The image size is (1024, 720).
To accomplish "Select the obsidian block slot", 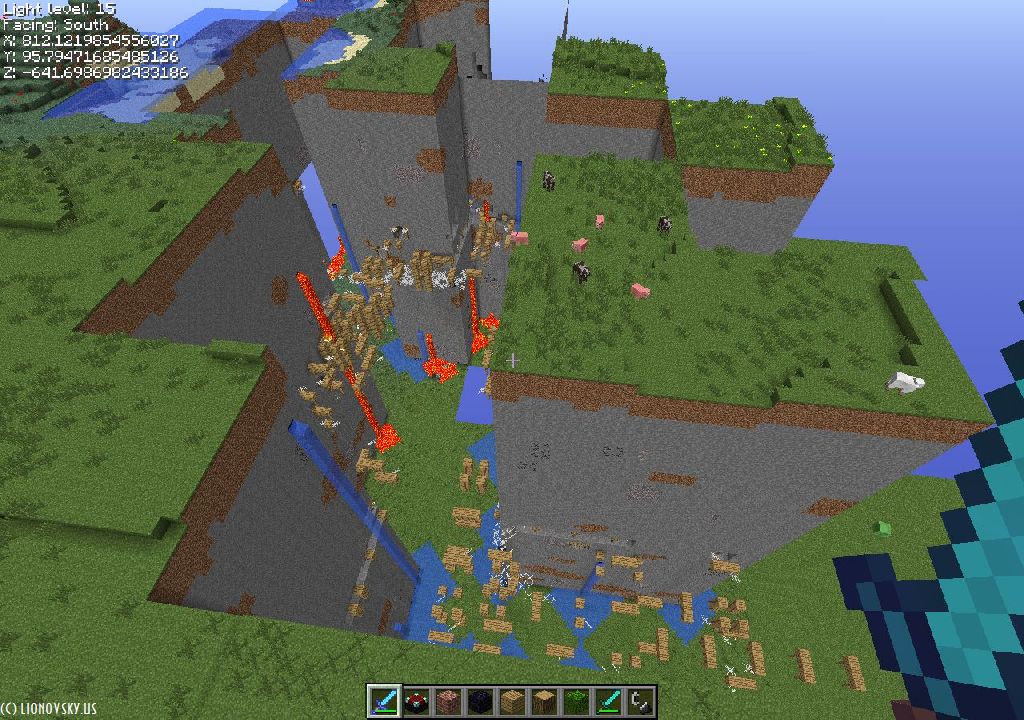I will 480,700.
